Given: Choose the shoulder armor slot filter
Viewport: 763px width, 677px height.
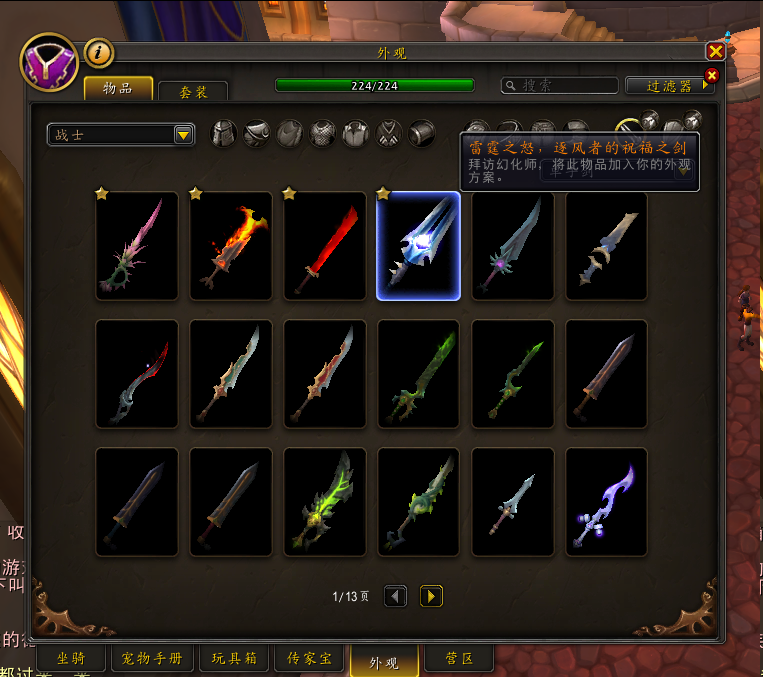Looking at the screenshot, I should pyautogui.click(x=257, y=133).
